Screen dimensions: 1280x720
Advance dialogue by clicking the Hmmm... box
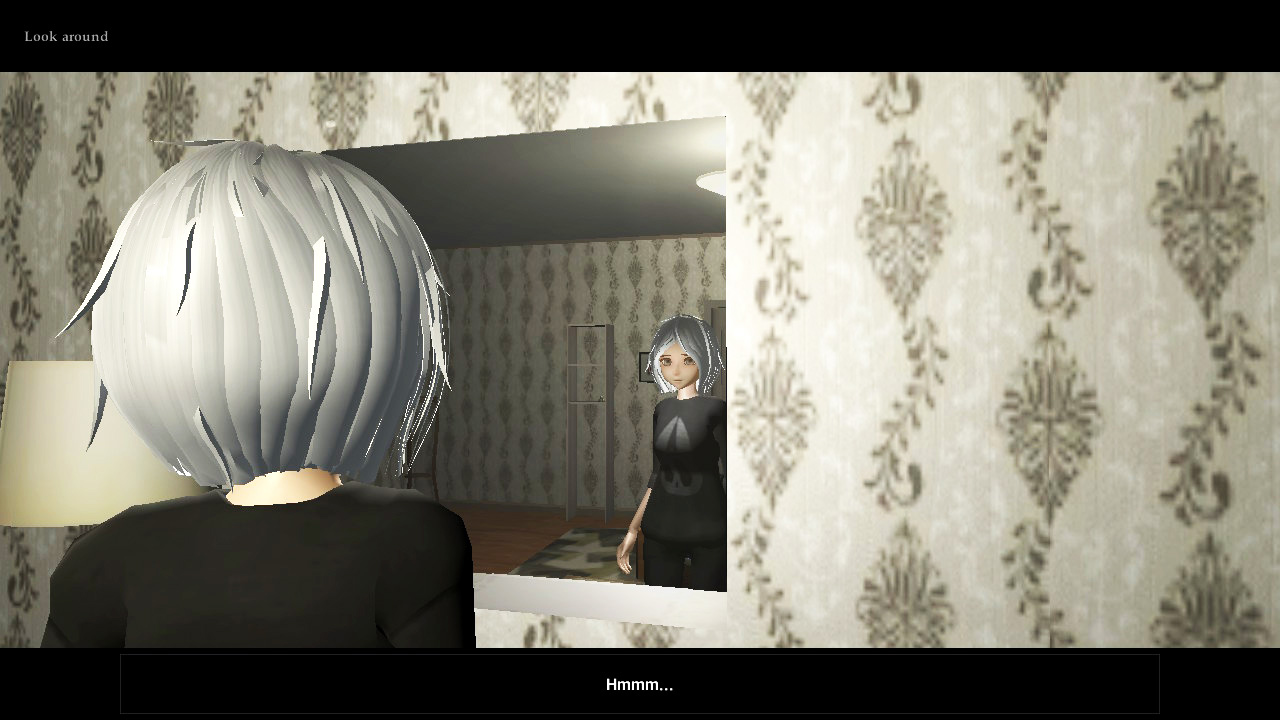640,684
